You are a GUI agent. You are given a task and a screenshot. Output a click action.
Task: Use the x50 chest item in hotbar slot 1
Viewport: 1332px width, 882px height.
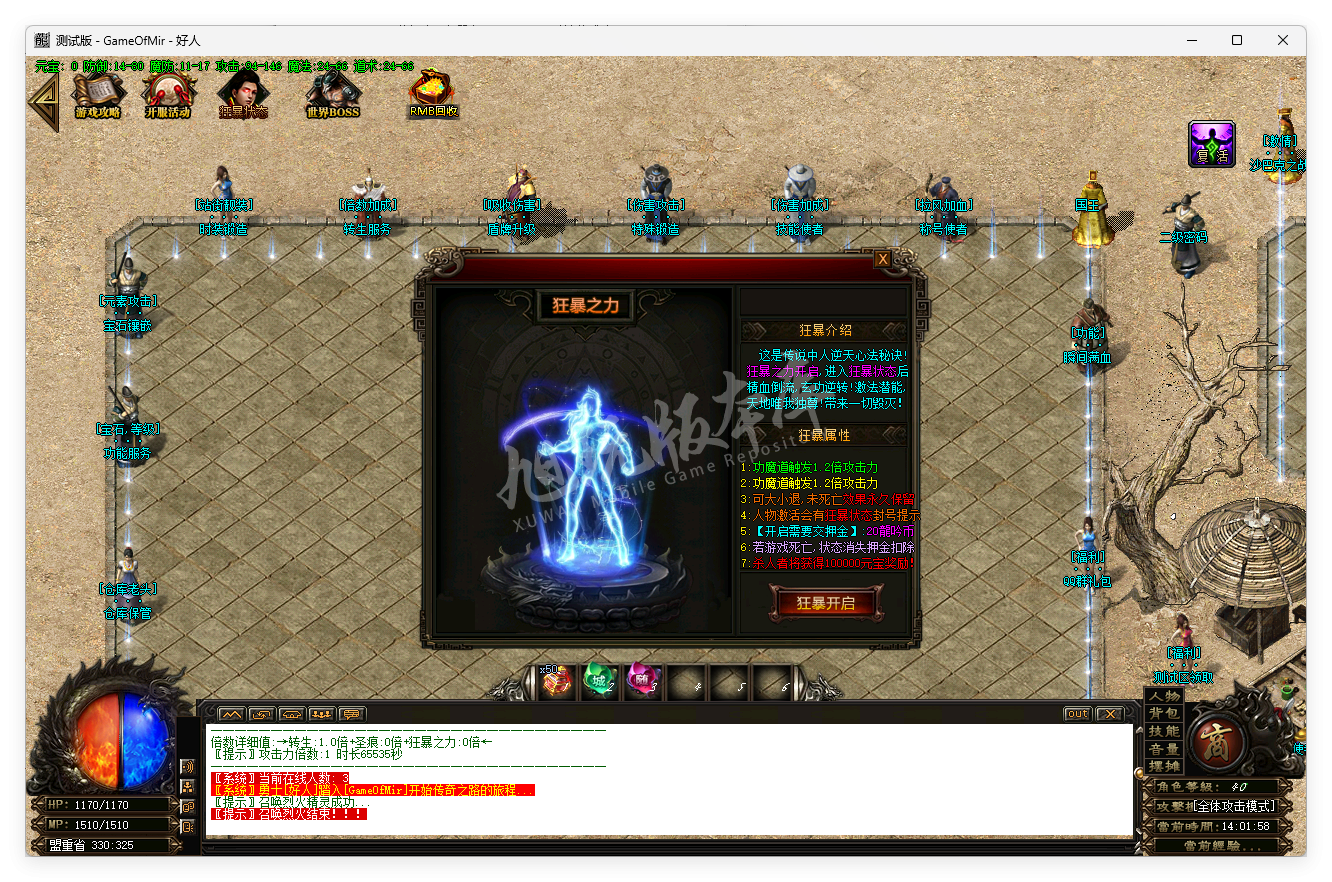click(556, 680)
